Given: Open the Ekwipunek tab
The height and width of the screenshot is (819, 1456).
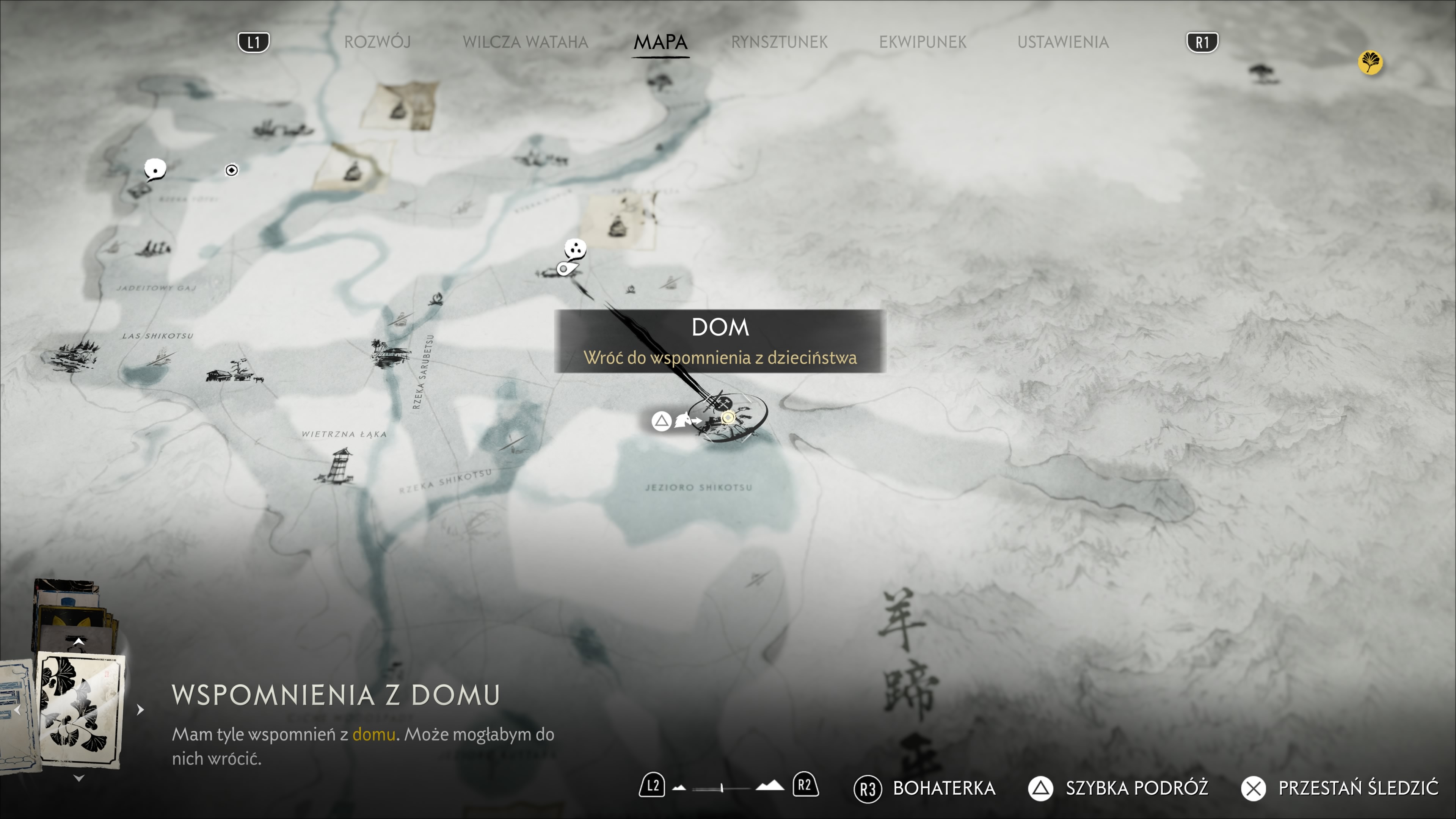Looking at the screenshot, I should [x=923, y=42].
